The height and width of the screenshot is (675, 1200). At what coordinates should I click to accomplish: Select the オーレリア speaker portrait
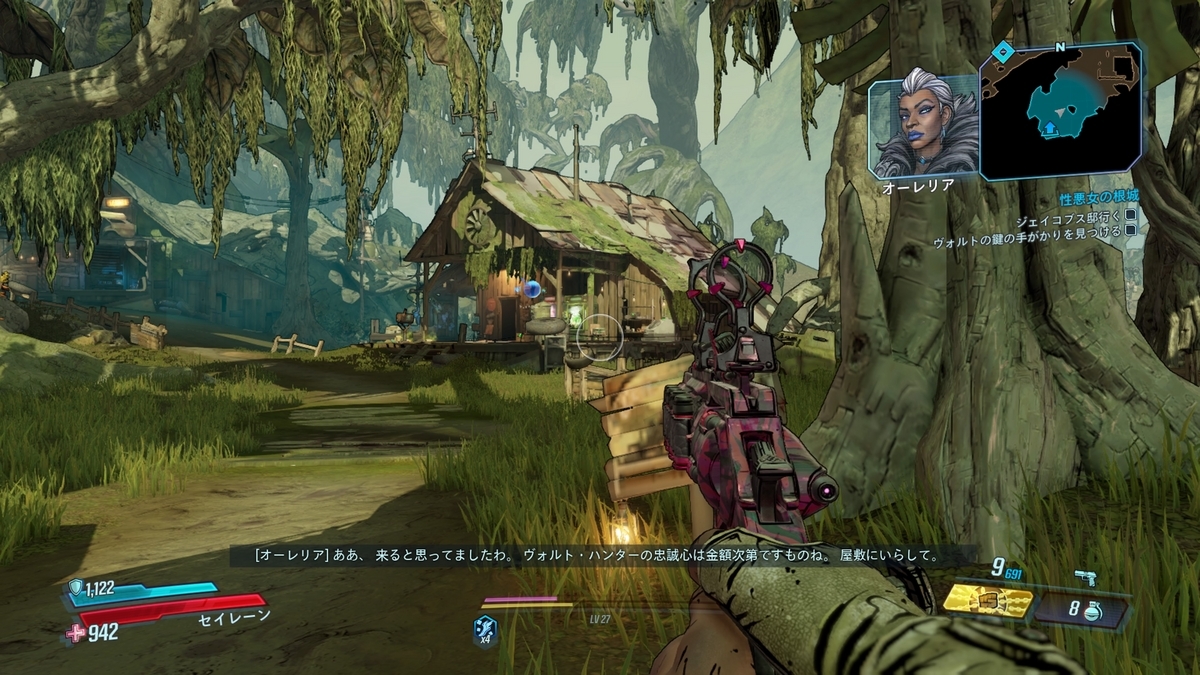(x=923, y=125)
